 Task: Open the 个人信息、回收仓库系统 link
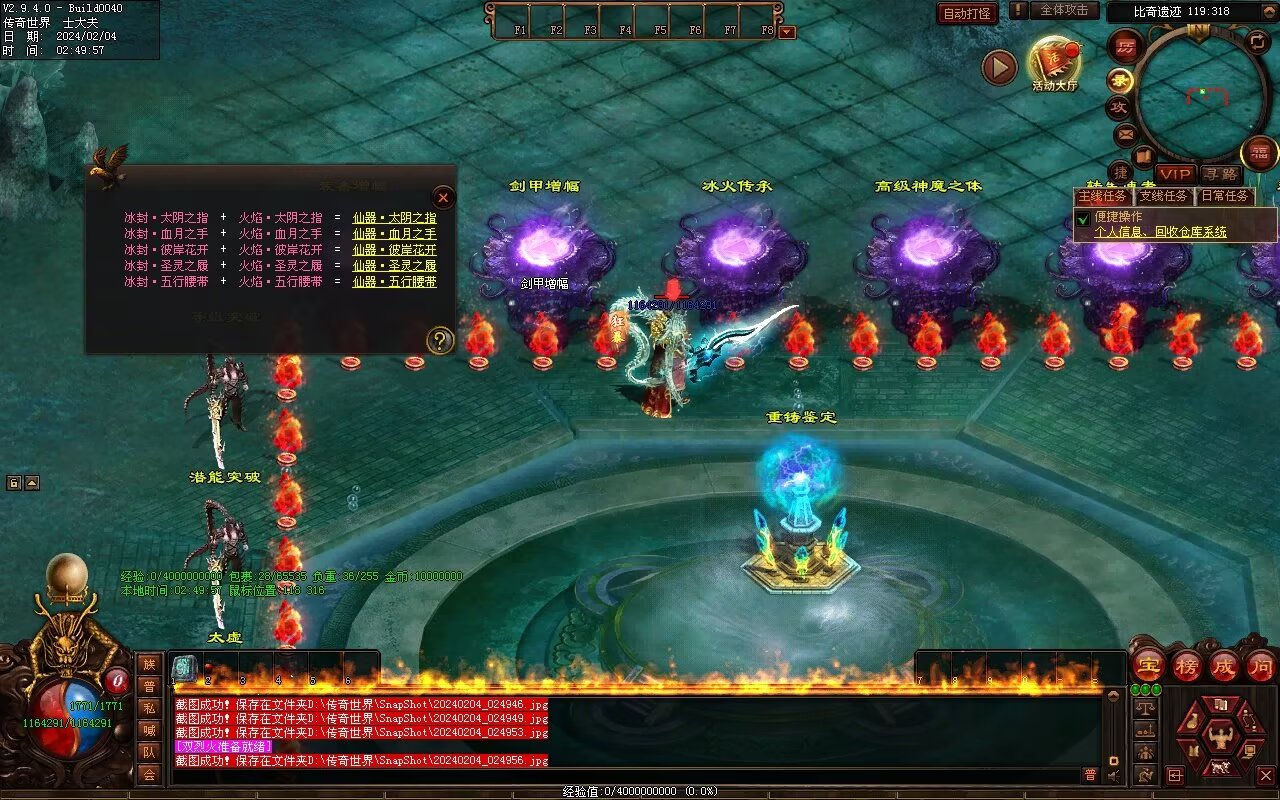(x=1160, y=232)
